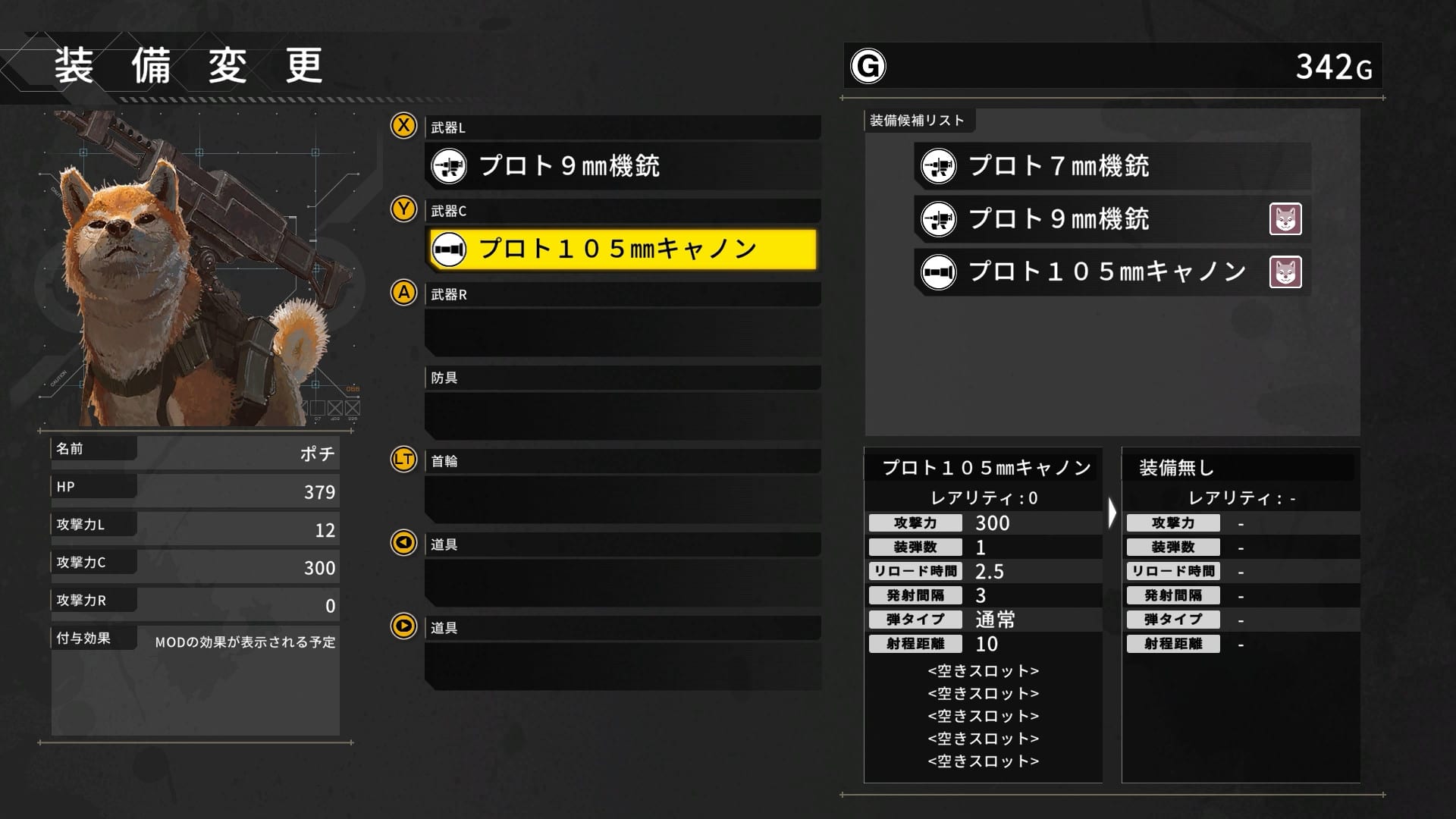Expand the comparison chevron between stat panels
1456x819 pixels.
tap(1112, 511)
